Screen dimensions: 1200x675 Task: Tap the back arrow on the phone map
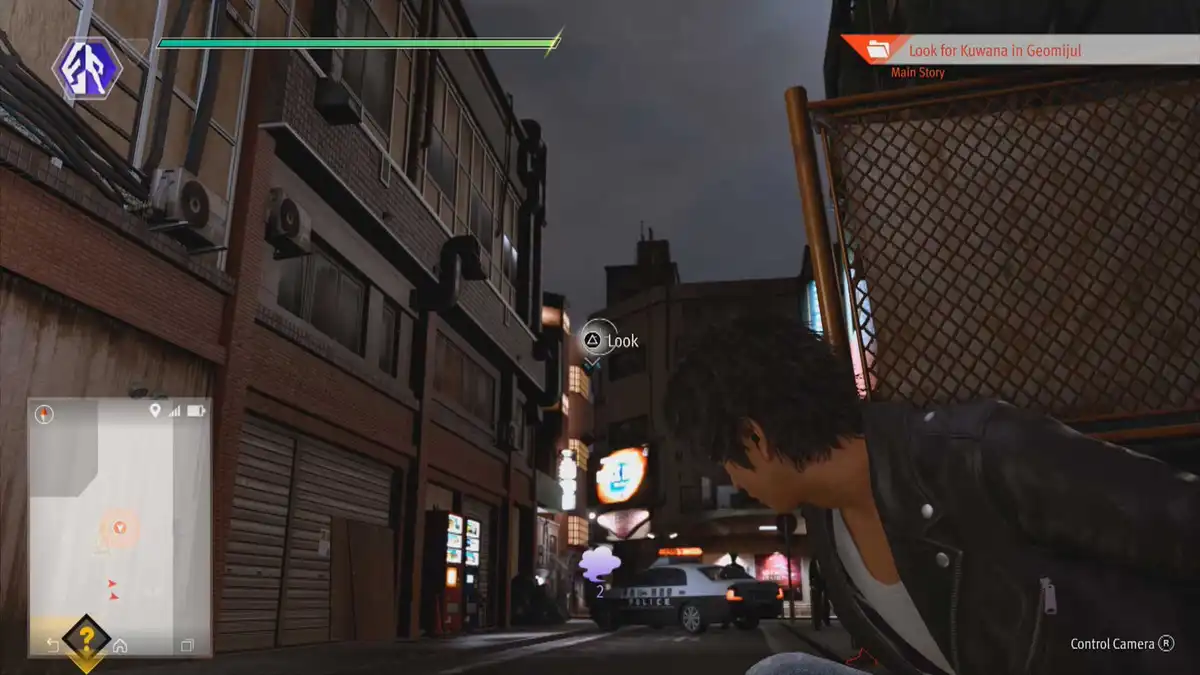[53, 645]
